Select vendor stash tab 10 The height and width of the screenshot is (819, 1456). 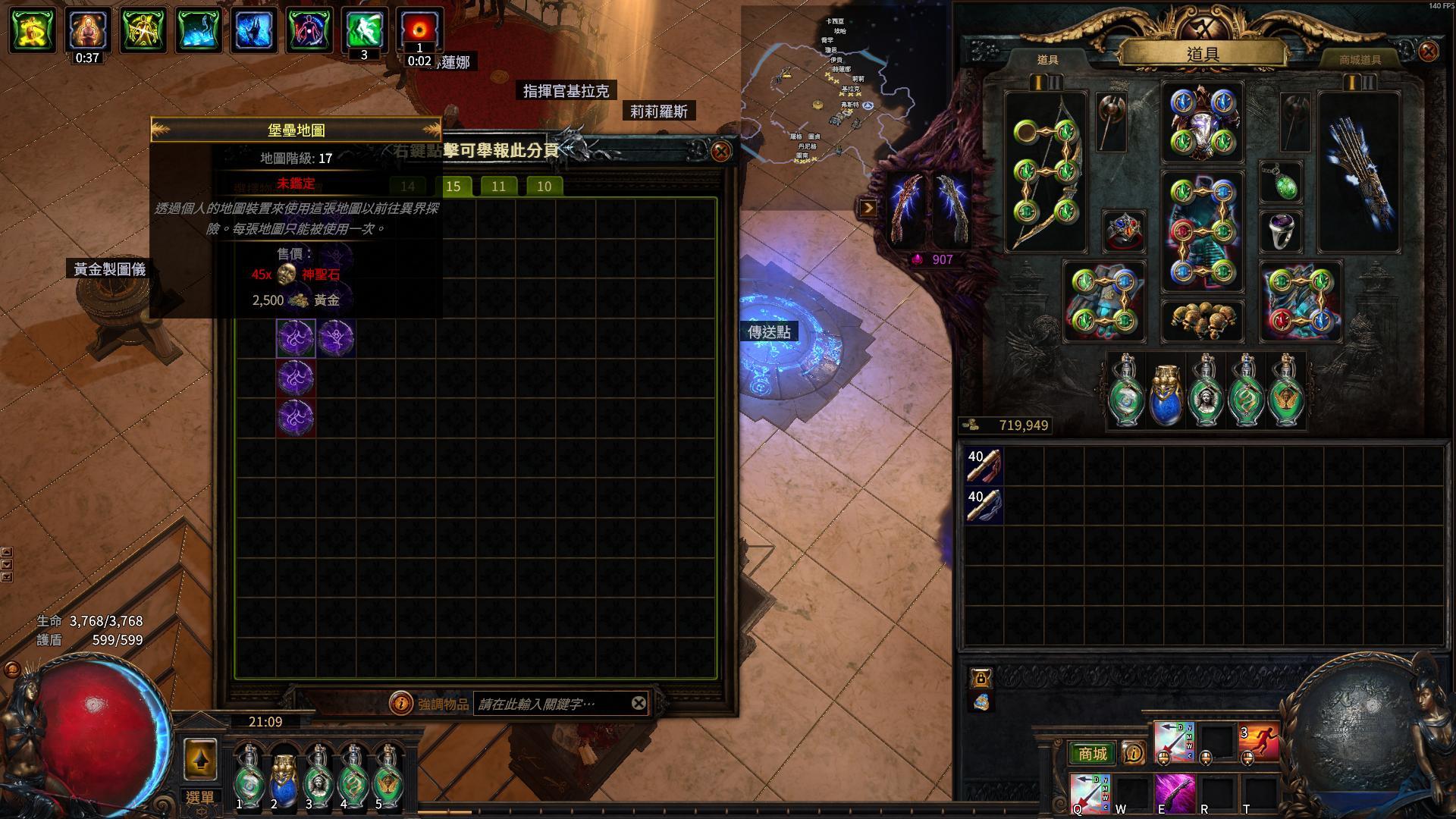544,186
